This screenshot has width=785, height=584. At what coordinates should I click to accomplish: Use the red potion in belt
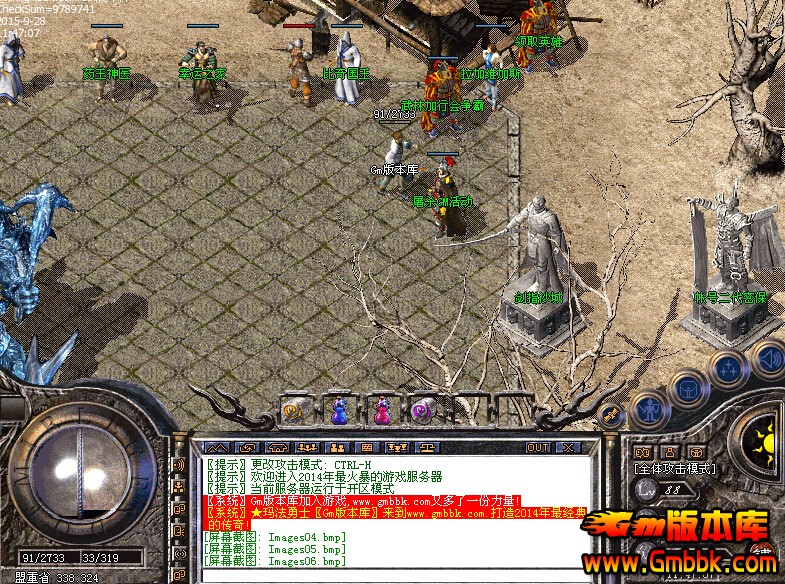click(x=381, y=408)
